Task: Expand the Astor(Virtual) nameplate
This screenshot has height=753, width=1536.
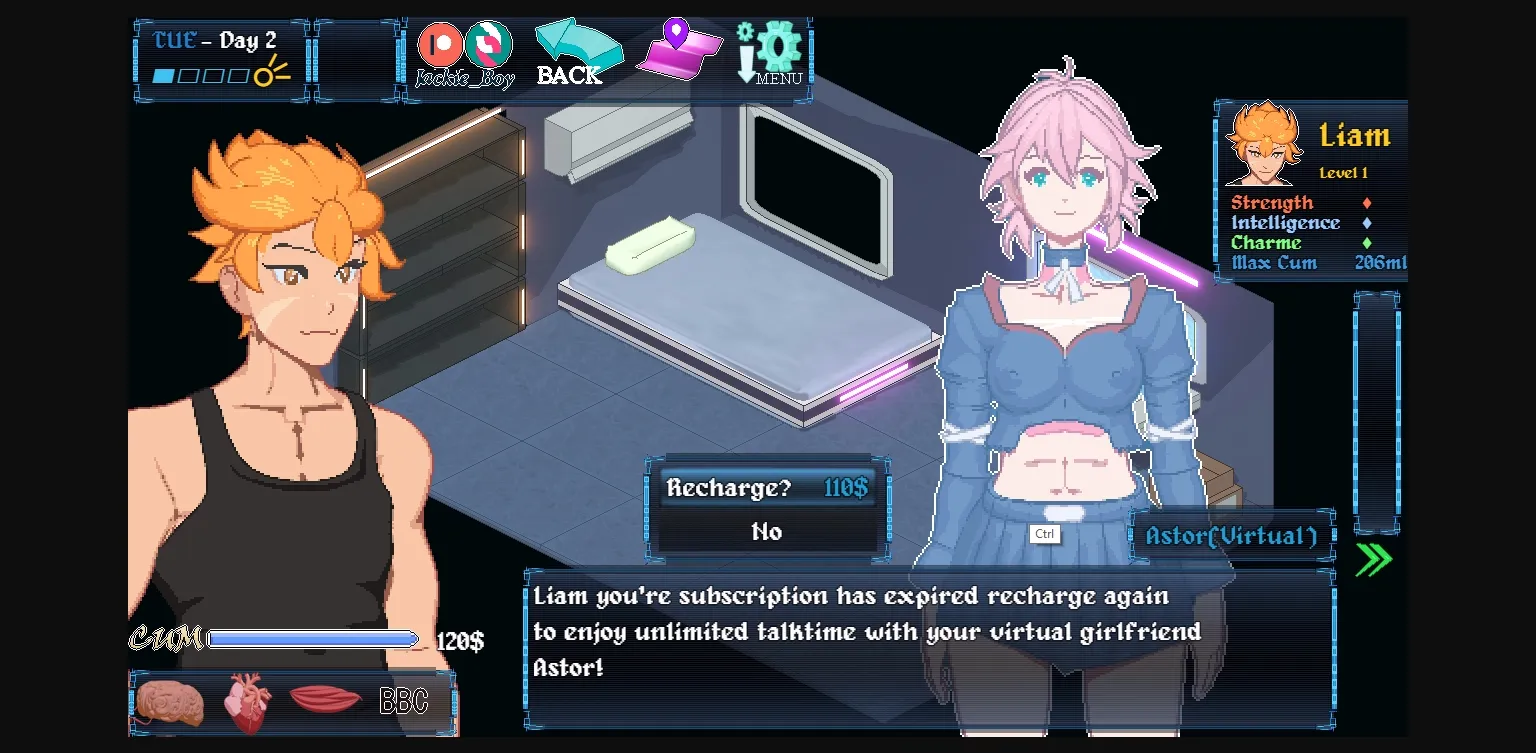Action: coord(1230,536)
